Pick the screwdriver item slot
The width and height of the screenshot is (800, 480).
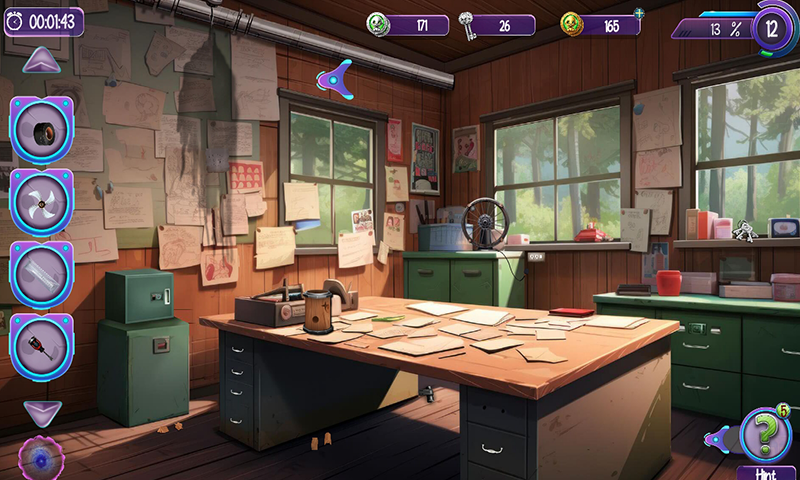[42, 344]
